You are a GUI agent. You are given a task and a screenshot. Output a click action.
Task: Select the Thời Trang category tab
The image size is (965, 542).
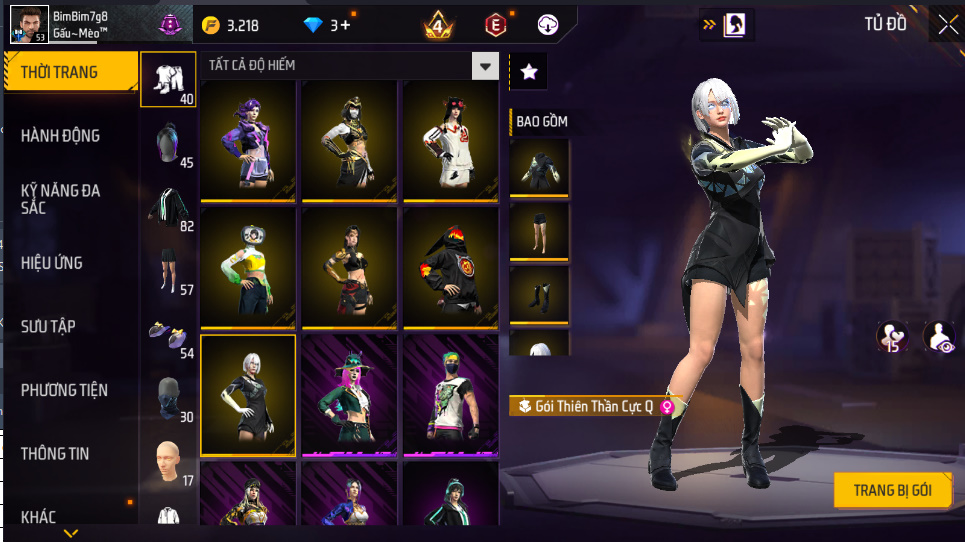[x=70, y=72]
